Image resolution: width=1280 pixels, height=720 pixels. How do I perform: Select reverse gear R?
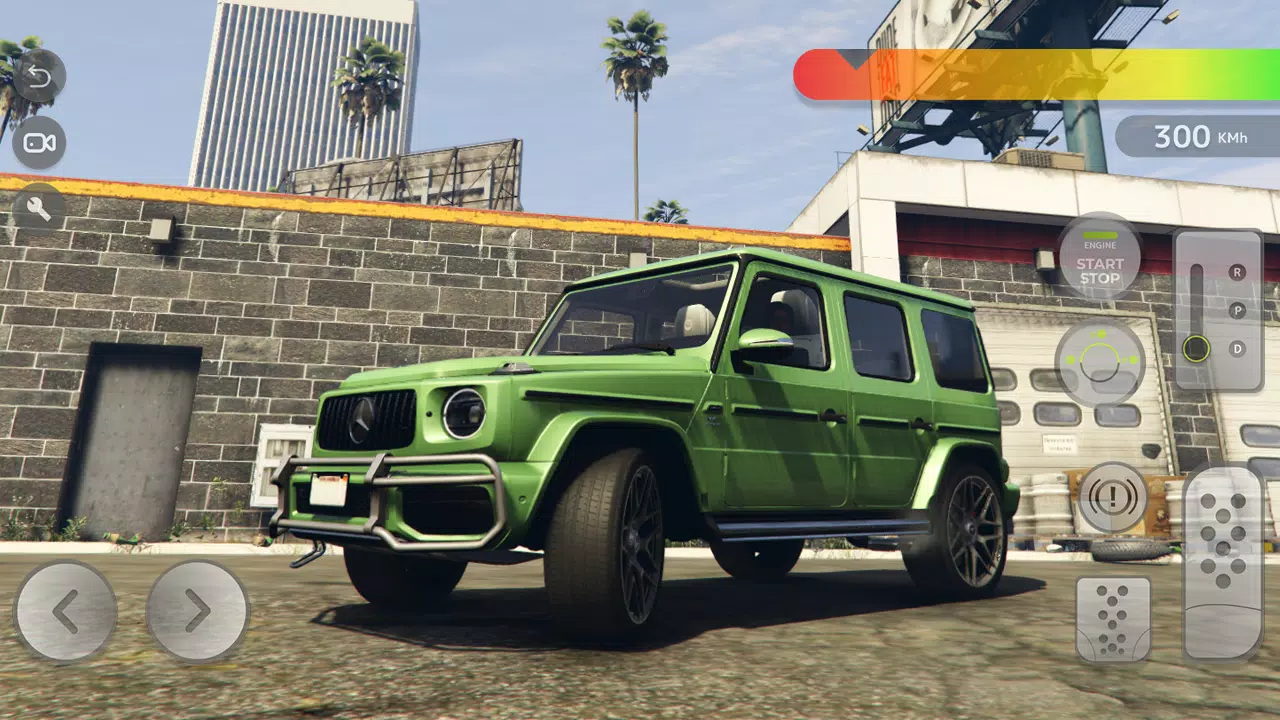click(x=1237, y=273)
